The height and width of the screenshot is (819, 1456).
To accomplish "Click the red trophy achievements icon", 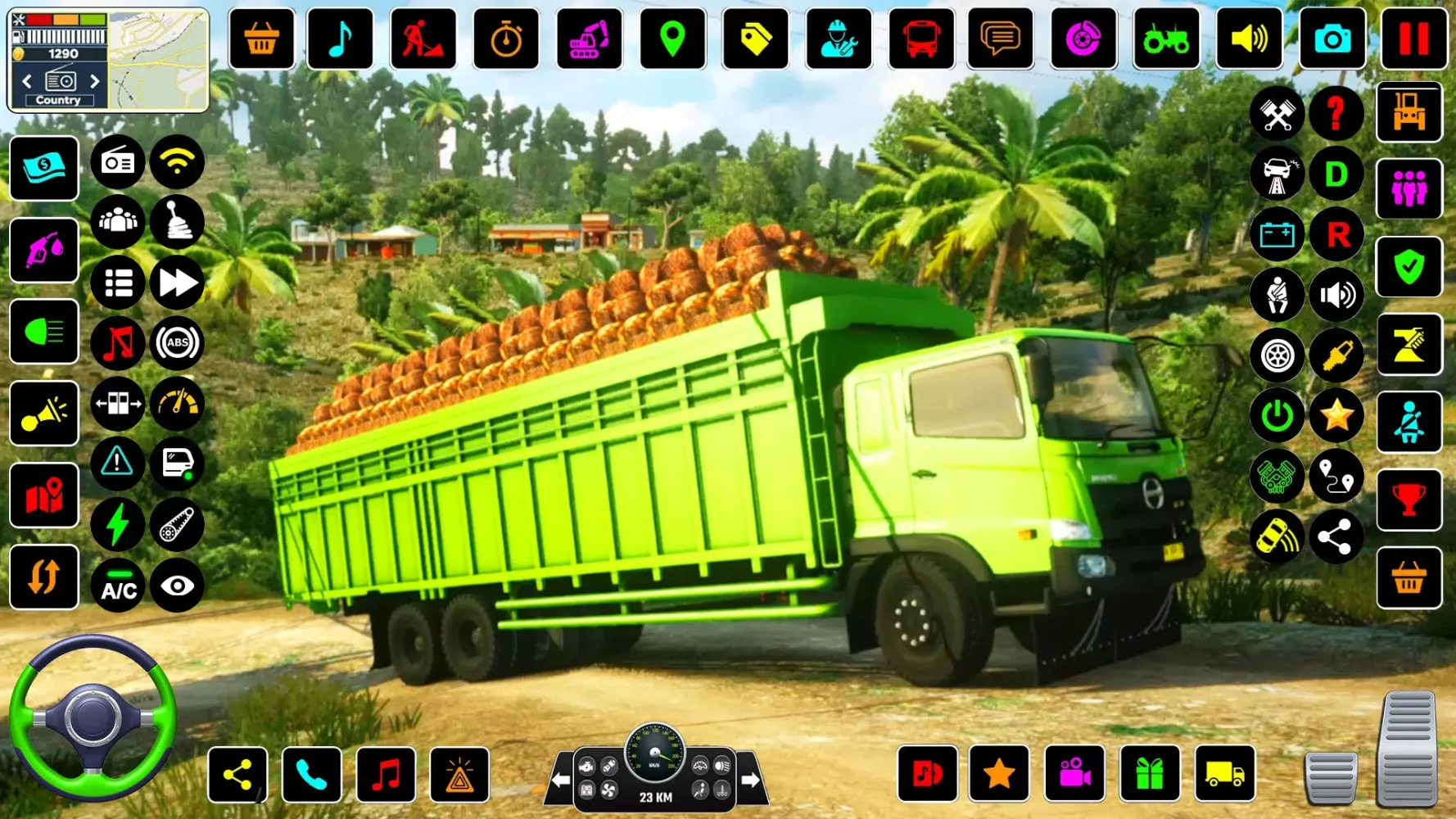I will click(x=1409, y=500).
